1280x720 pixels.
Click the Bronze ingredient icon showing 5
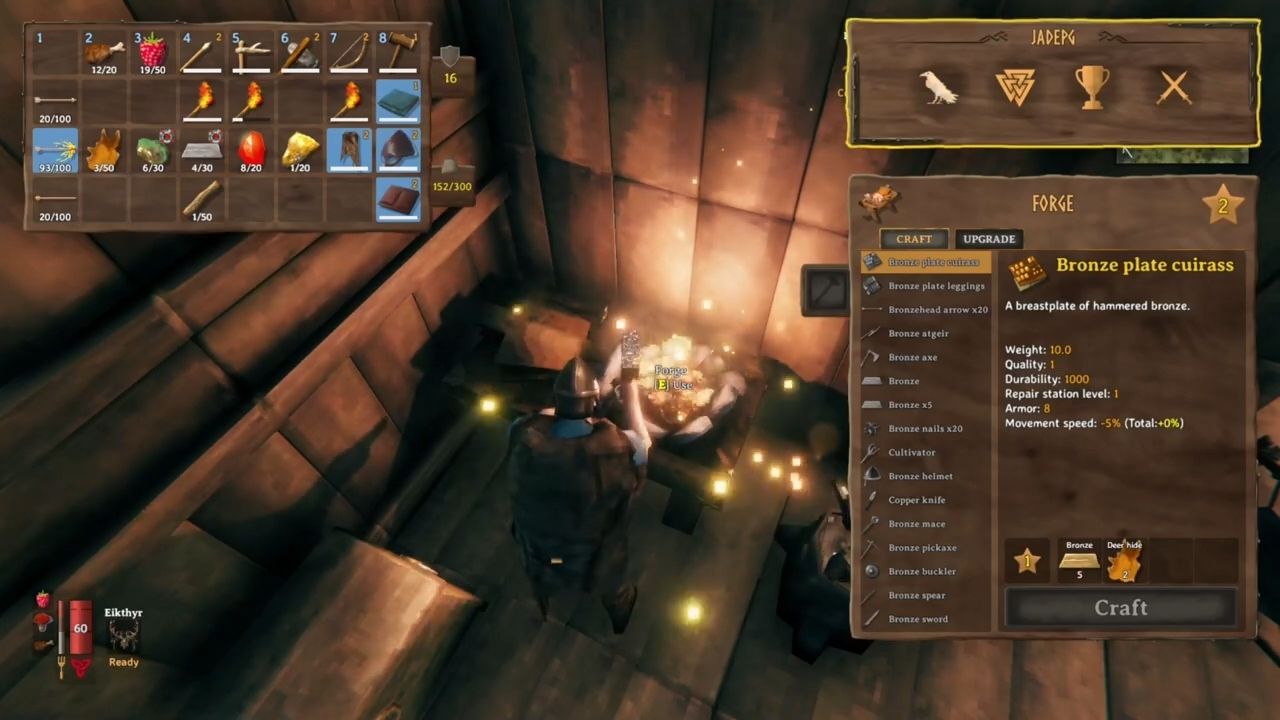click(1079, 562)
